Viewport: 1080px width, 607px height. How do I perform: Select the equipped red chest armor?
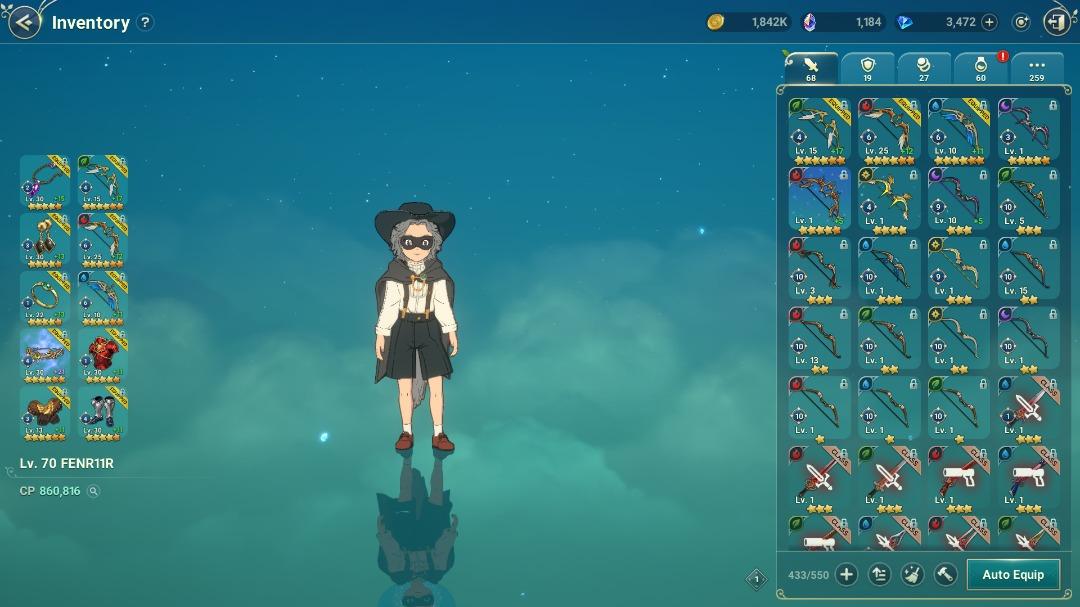click(102, 354)
